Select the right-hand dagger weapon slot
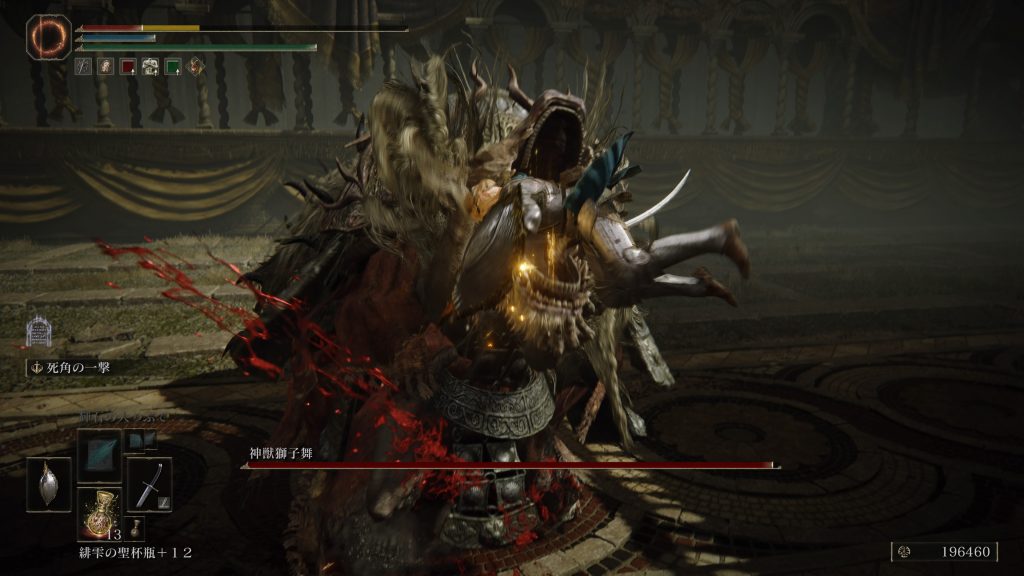Image resolution: width=1024 pixels, height=576 pixels. pyautogui.click(x=149, y=484)
